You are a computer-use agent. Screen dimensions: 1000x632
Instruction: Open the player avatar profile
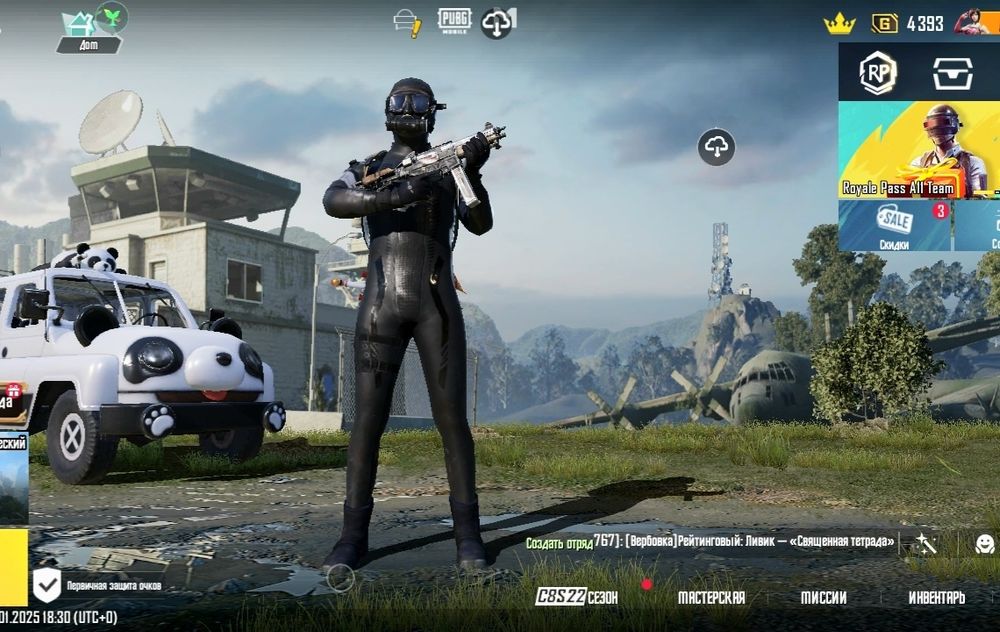(x=971, y=22)
